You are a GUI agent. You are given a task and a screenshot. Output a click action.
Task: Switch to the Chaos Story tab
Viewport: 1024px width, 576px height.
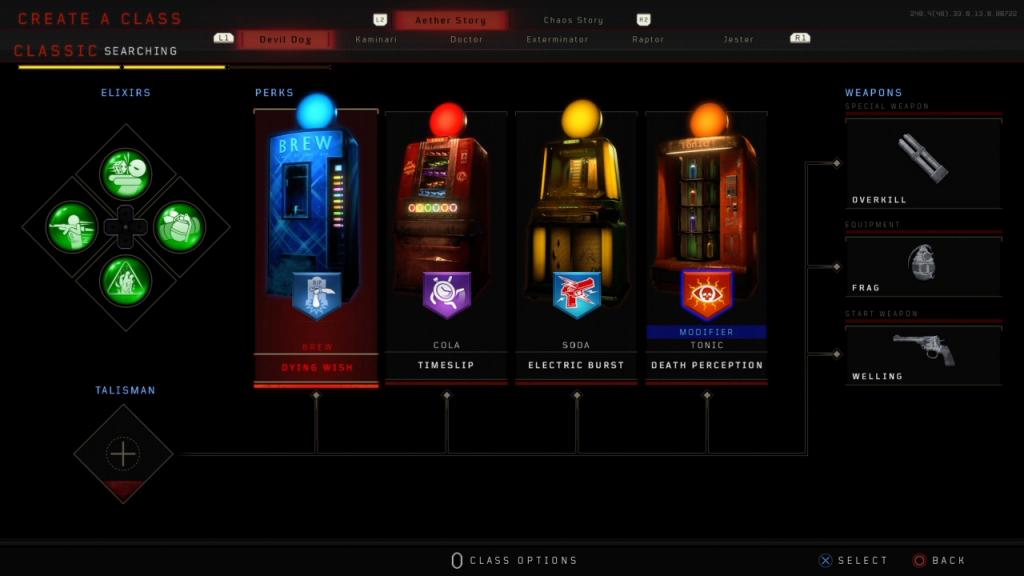click(573, 20)
